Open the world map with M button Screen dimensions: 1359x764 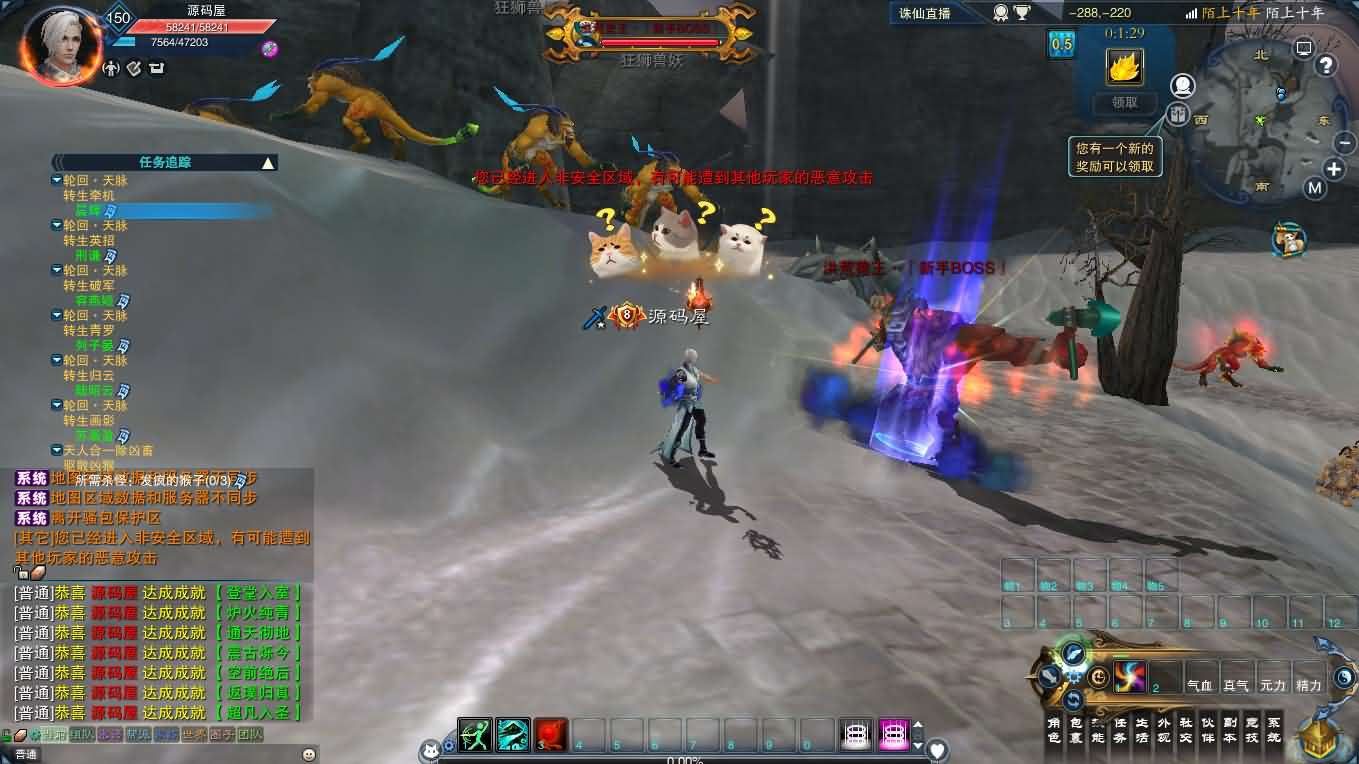pyautogui.click(x=1314, y=187)
